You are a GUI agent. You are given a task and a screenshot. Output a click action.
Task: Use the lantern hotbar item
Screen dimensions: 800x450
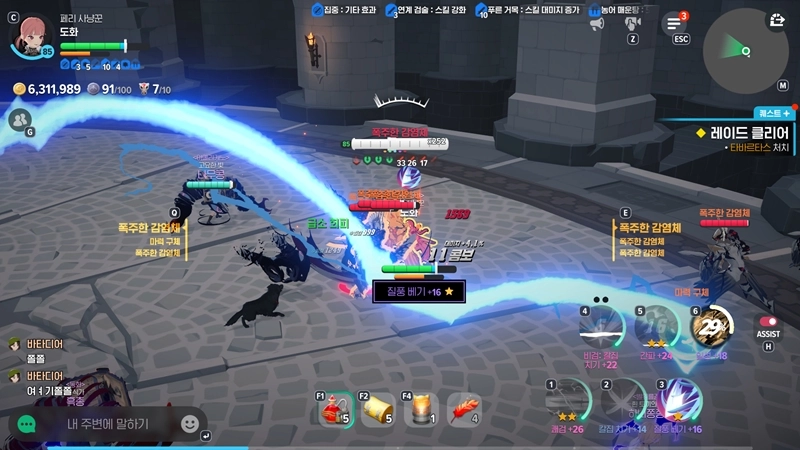click(423, 407)
